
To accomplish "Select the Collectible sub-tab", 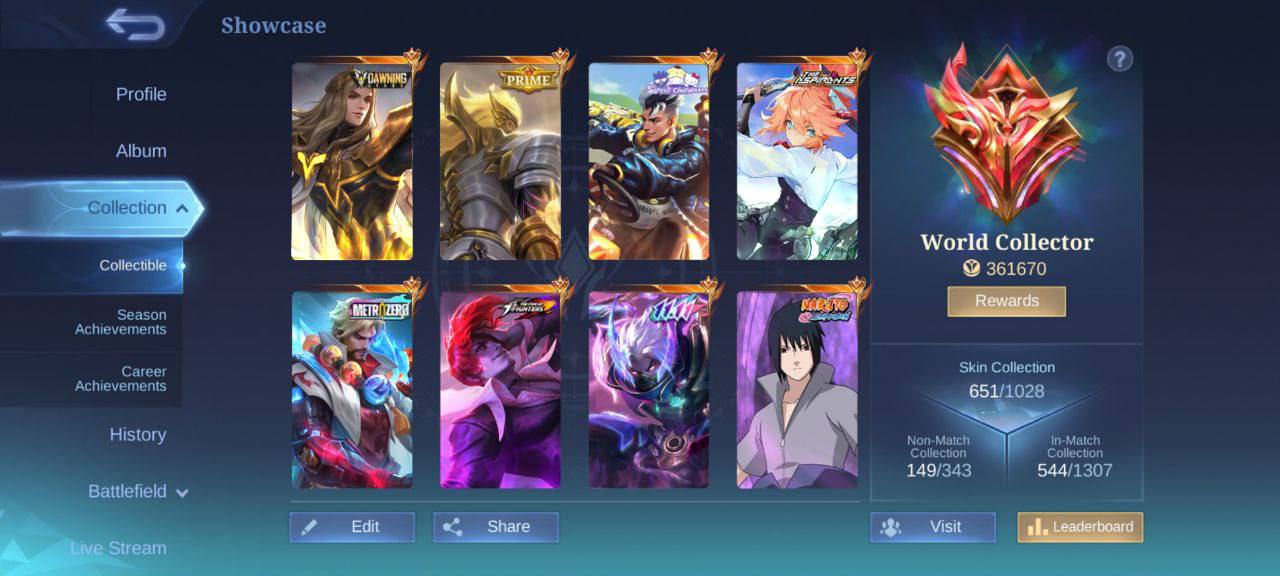I will [x=133, y=265].
